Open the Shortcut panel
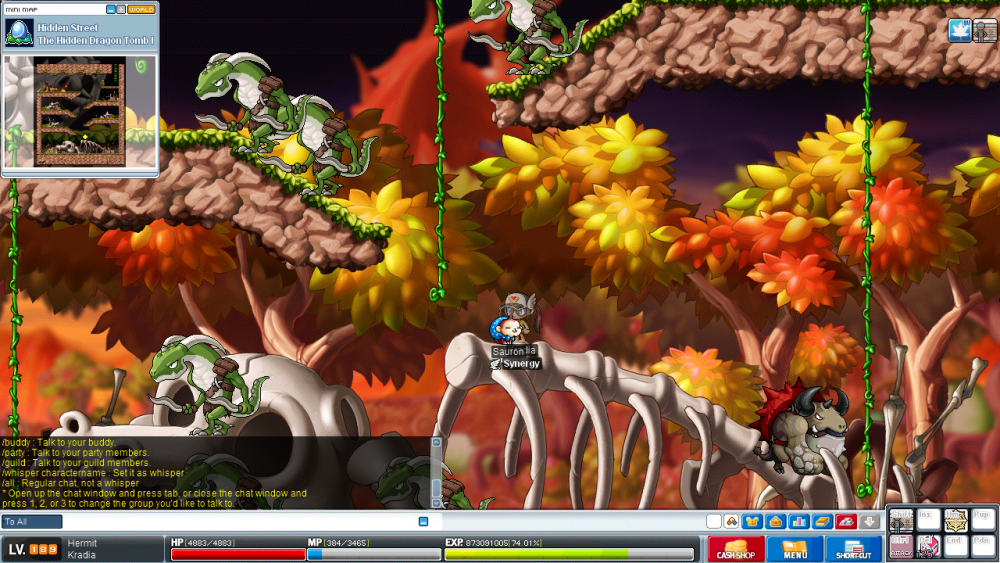 click(x=853, y=549)
